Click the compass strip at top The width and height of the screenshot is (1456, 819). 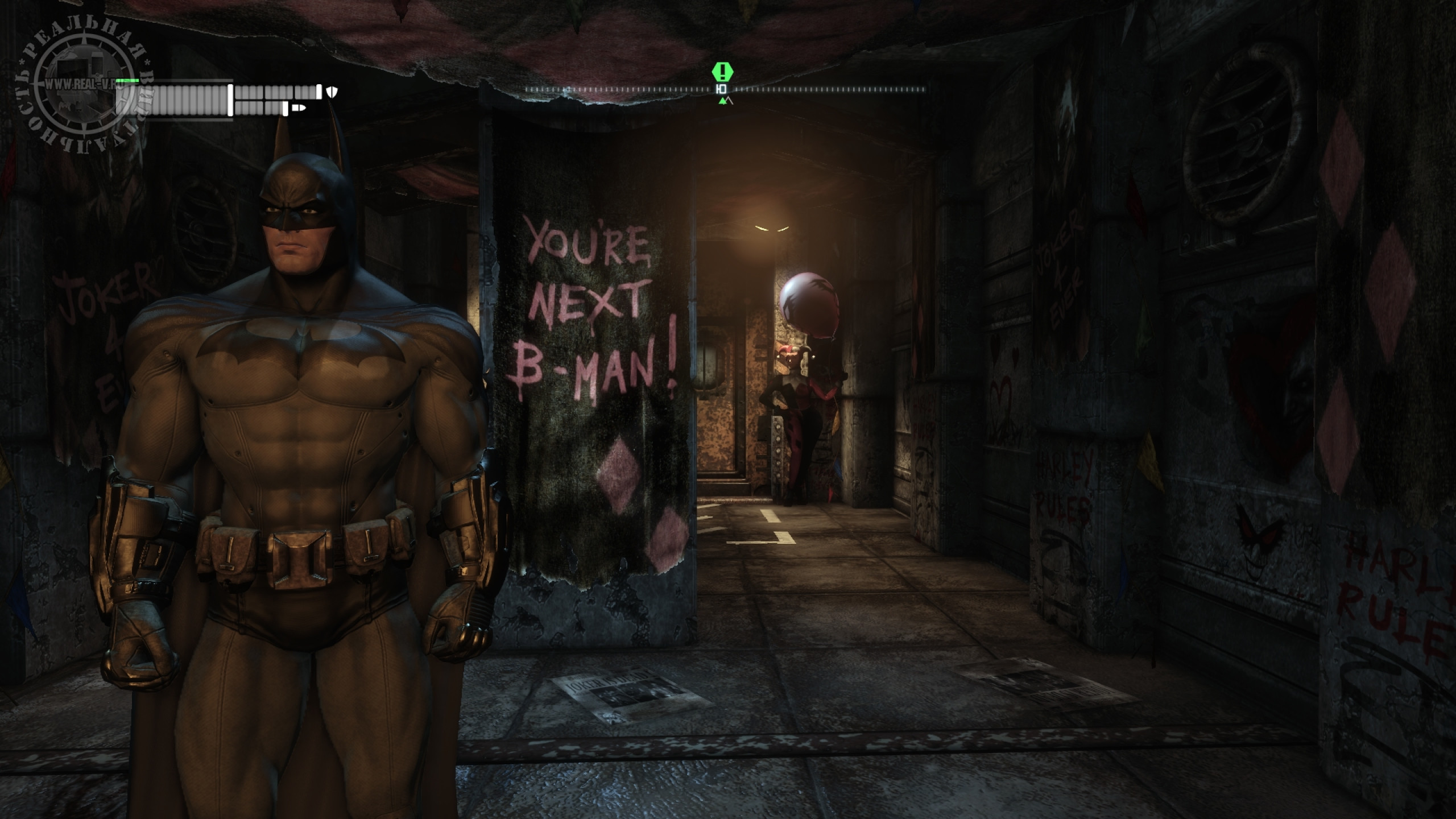(725, 89)
